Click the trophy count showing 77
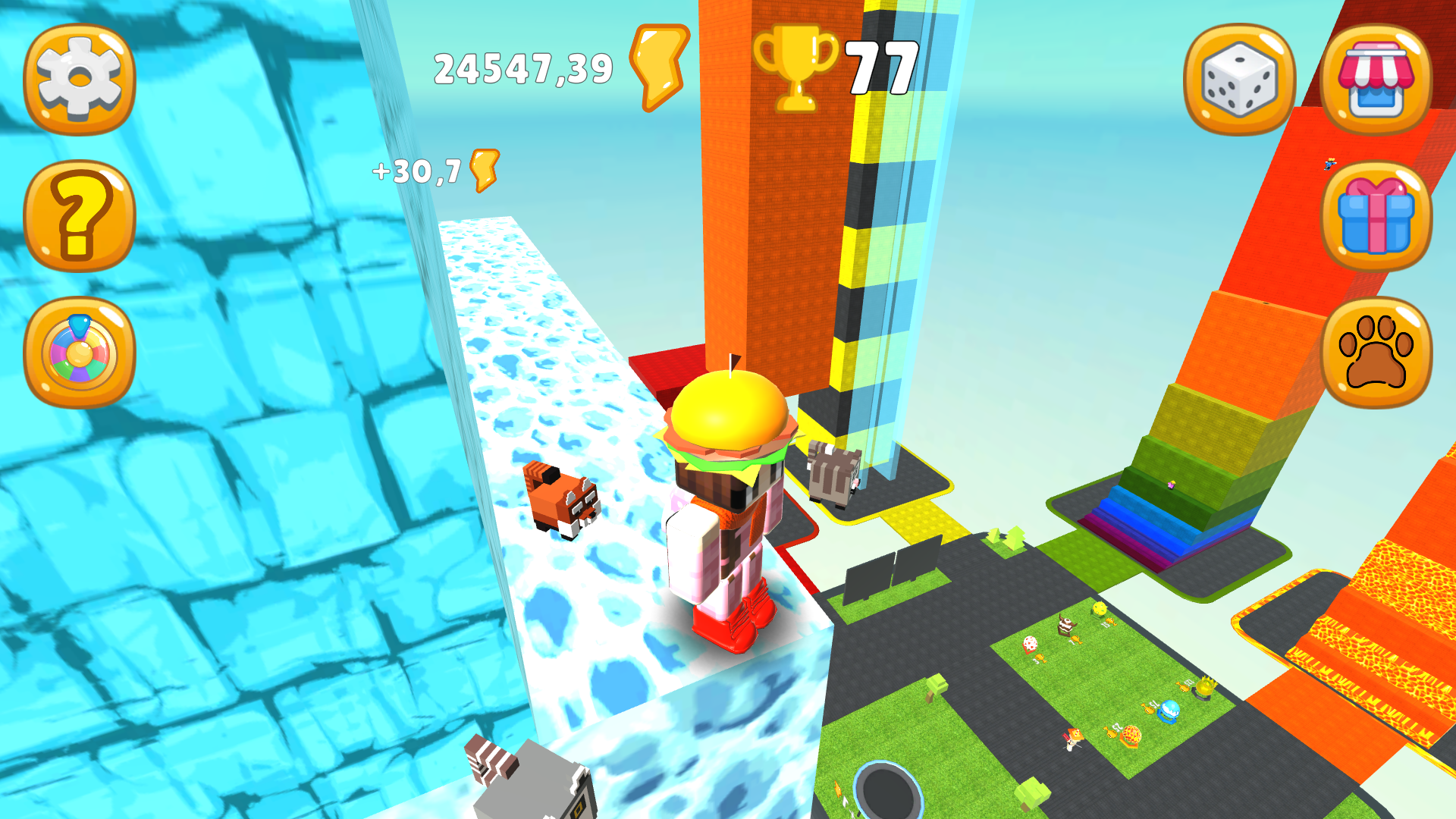 coord(881,67)
